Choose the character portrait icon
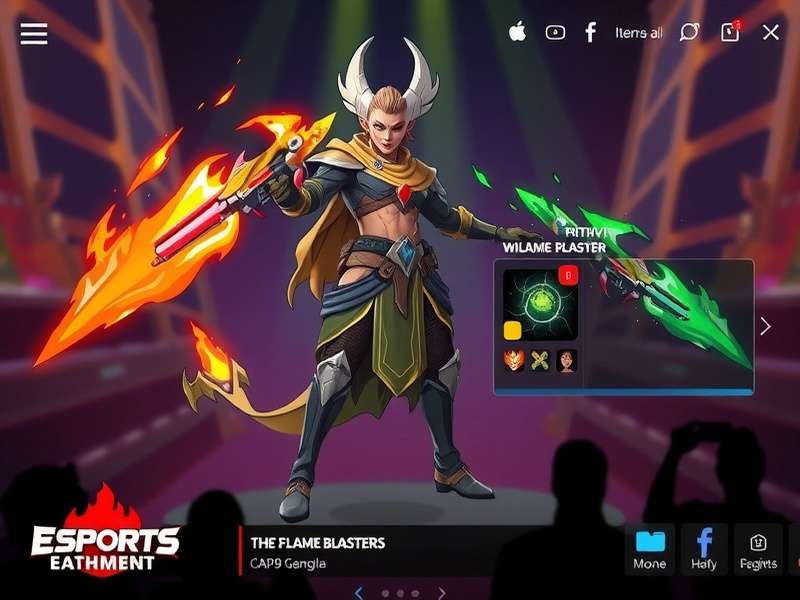The image size is (800, 600). (x=567, y=361)
